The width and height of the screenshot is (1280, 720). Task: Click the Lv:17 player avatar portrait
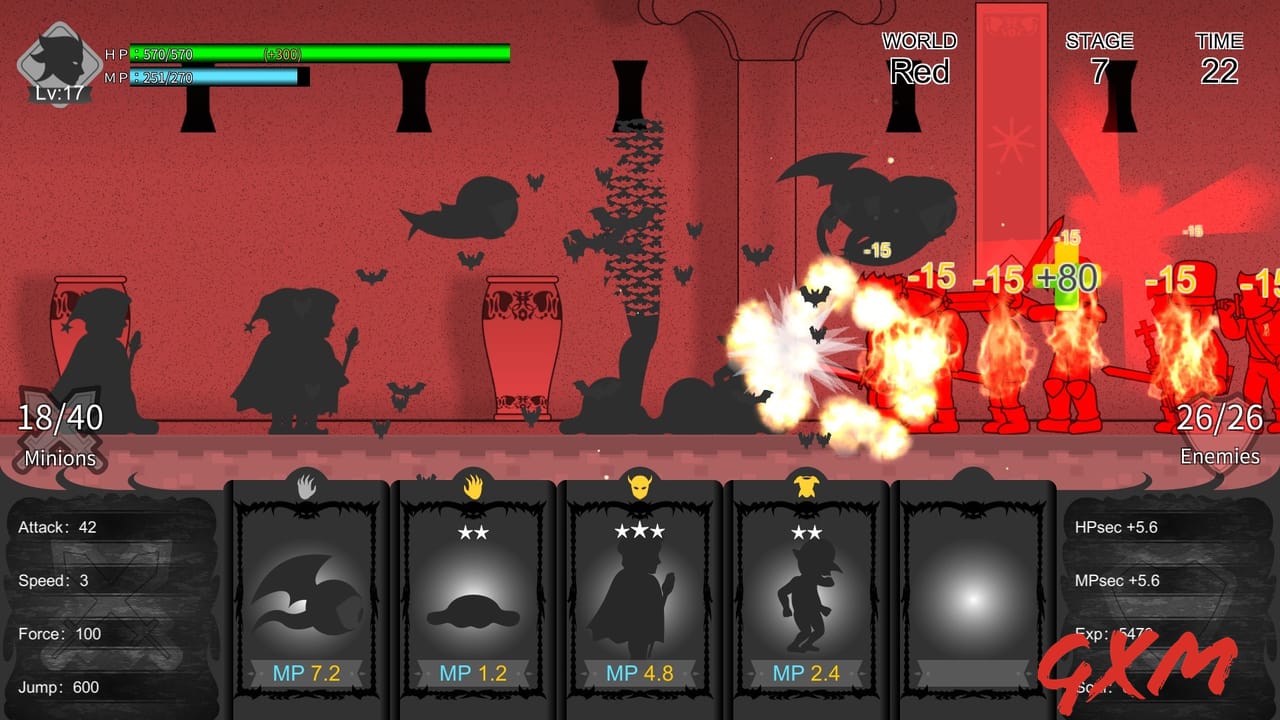pyautogui.click(x=57, y=60)
